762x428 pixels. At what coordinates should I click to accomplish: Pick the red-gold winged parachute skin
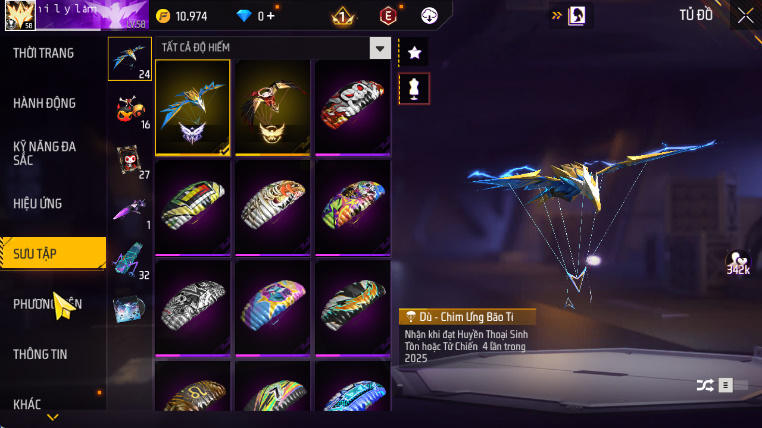click(272, 107)
